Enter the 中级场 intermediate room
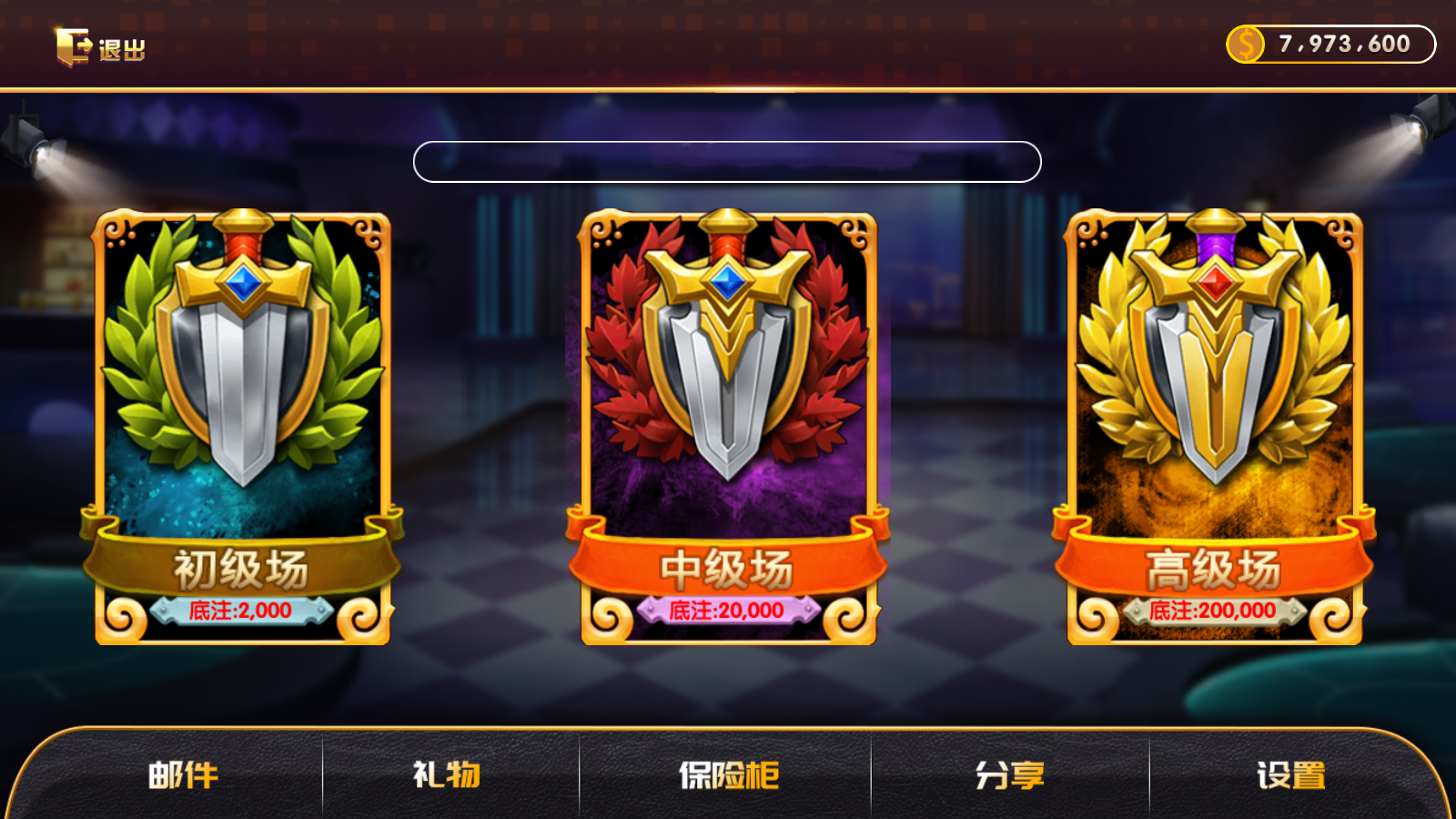The width and height of the screenshot is (1456, 819). 728,419
